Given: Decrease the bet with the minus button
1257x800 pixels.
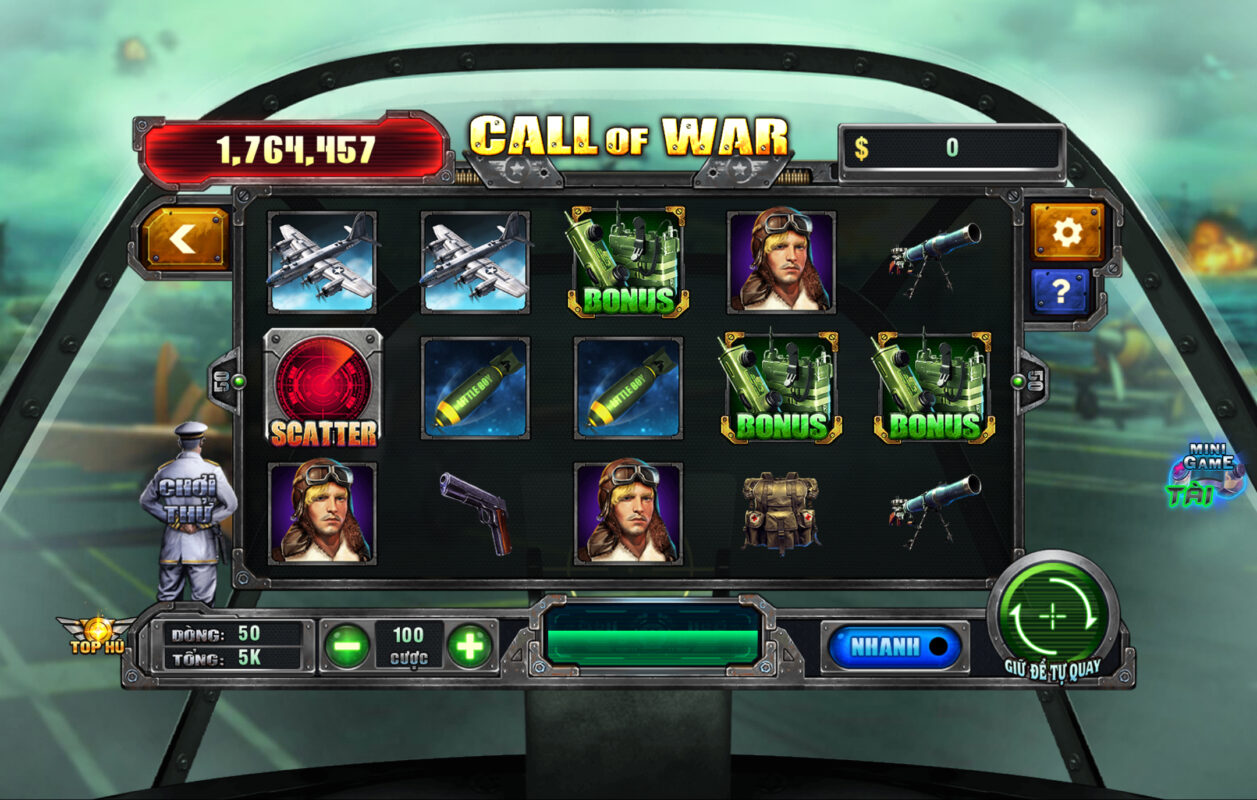Looking at the screenshot, I should coord(346,646).
